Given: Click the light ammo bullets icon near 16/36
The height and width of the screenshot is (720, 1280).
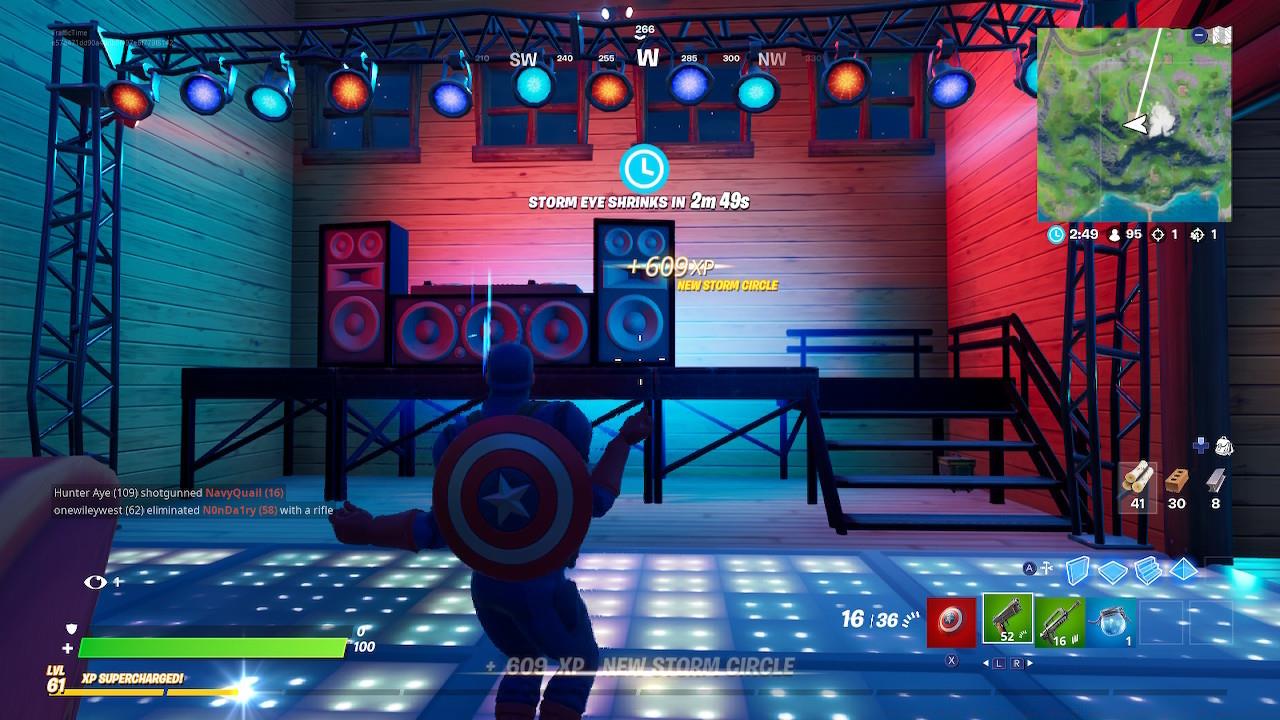Looking at the screenshot, I should click(x=912, y=620).
